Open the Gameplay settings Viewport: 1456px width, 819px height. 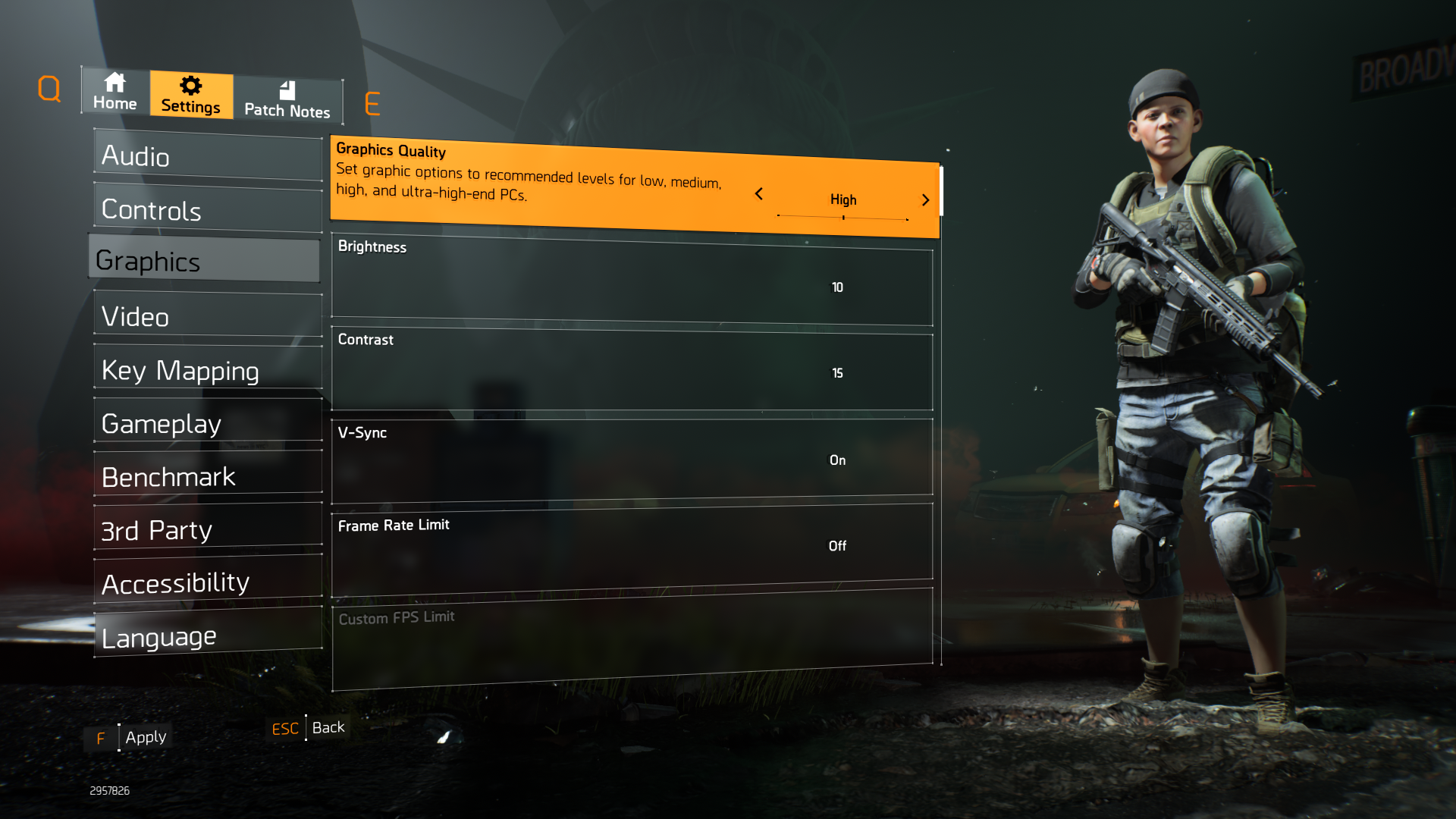point(208,423)
